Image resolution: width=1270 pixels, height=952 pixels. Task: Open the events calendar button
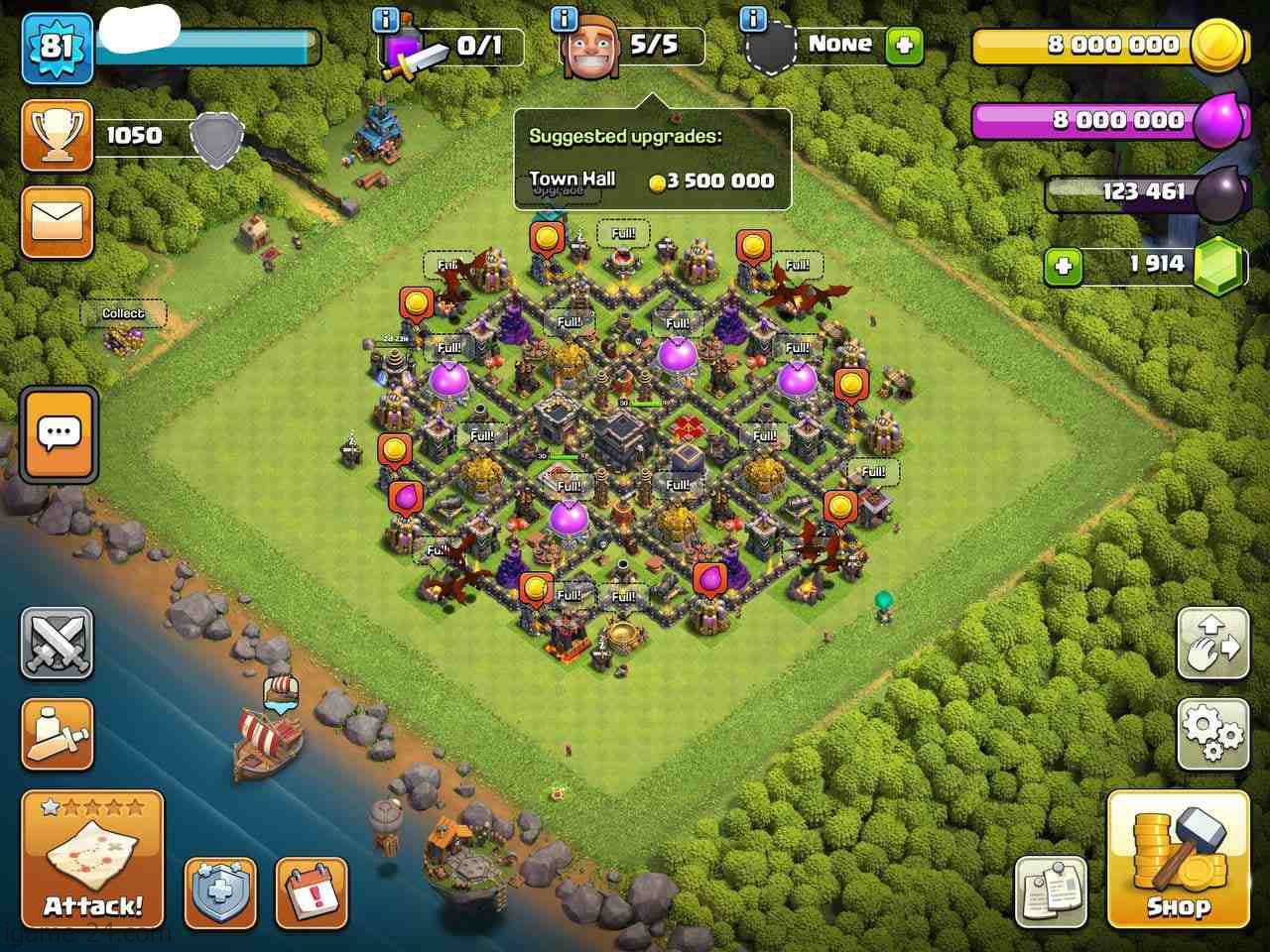pyautogui.click(x=312, y=891)
